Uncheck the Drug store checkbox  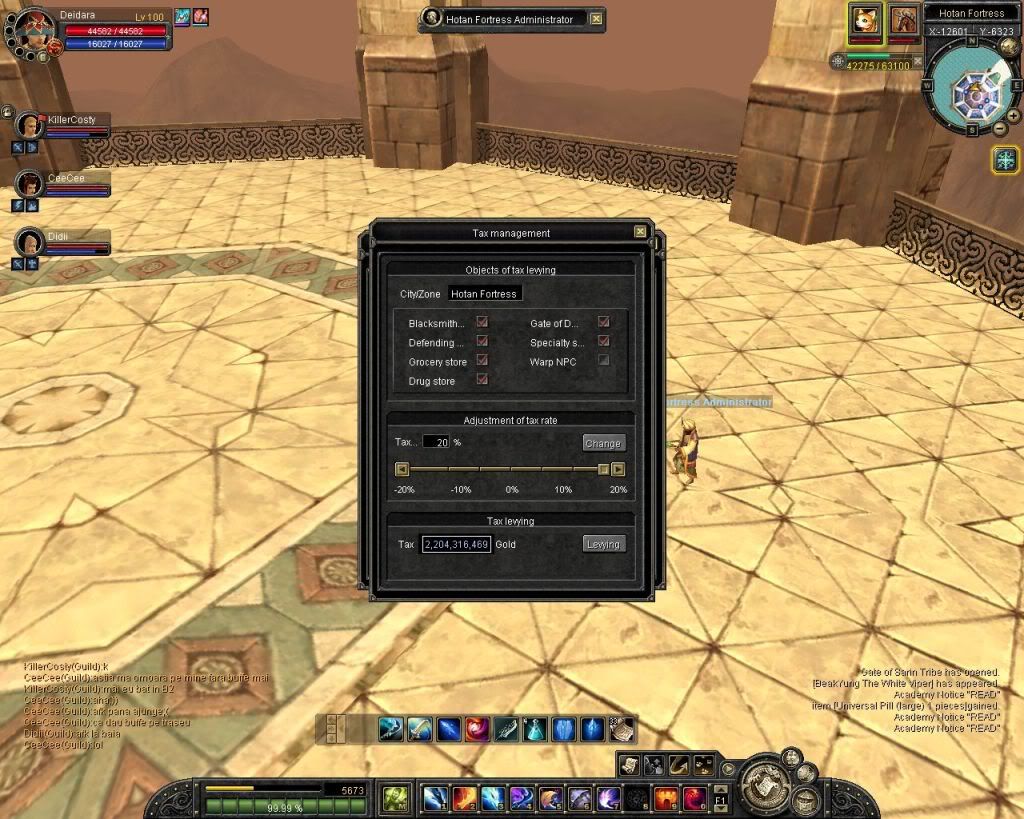(x=482, y=380)
